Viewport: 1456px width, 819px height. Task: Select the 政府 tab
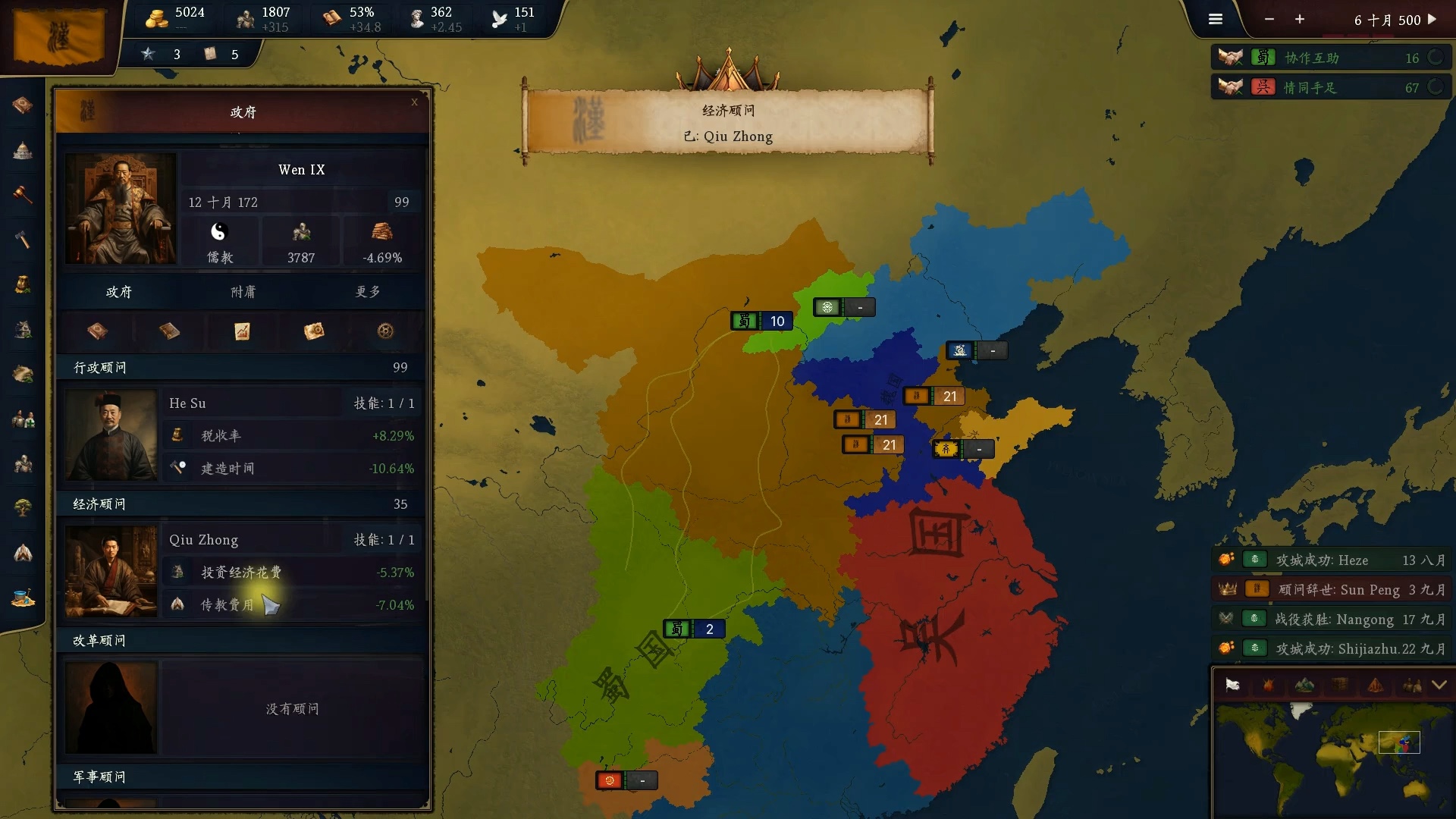click(x=119, y=292)
